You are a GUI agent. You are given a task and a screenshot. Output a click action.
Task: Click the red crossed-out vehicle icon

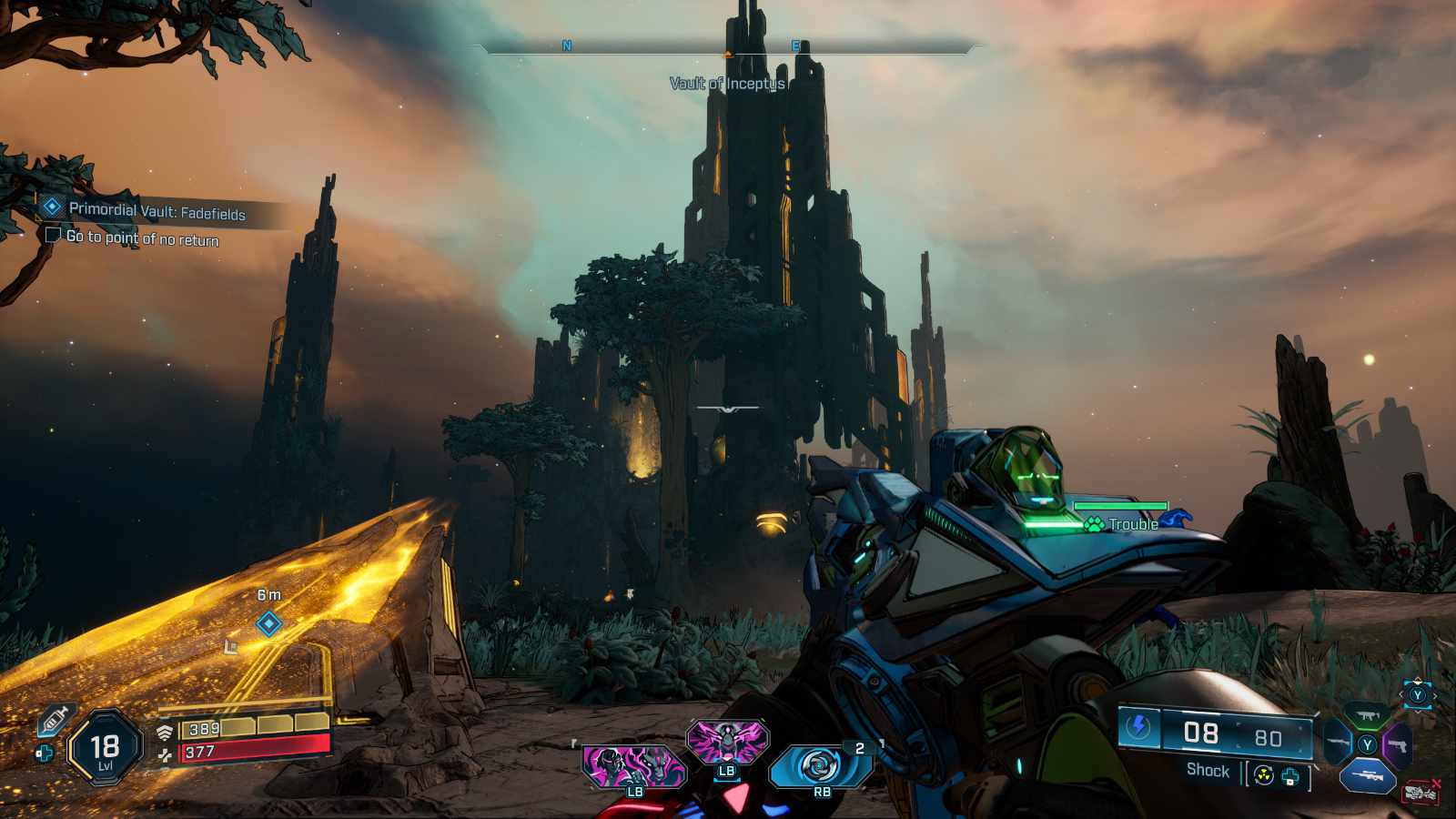point(1421,793)
